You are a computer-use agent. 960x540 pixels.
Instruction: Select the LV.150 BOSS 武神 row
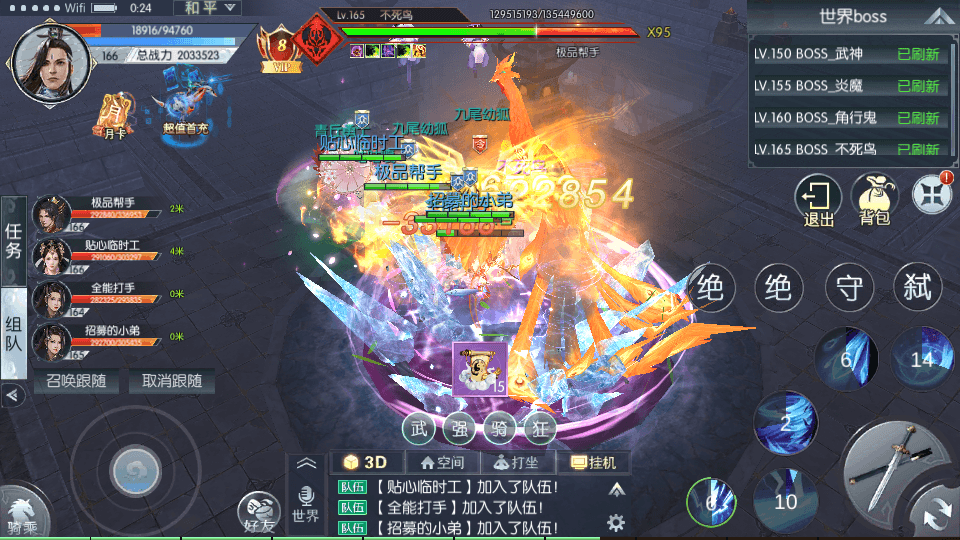847,55
